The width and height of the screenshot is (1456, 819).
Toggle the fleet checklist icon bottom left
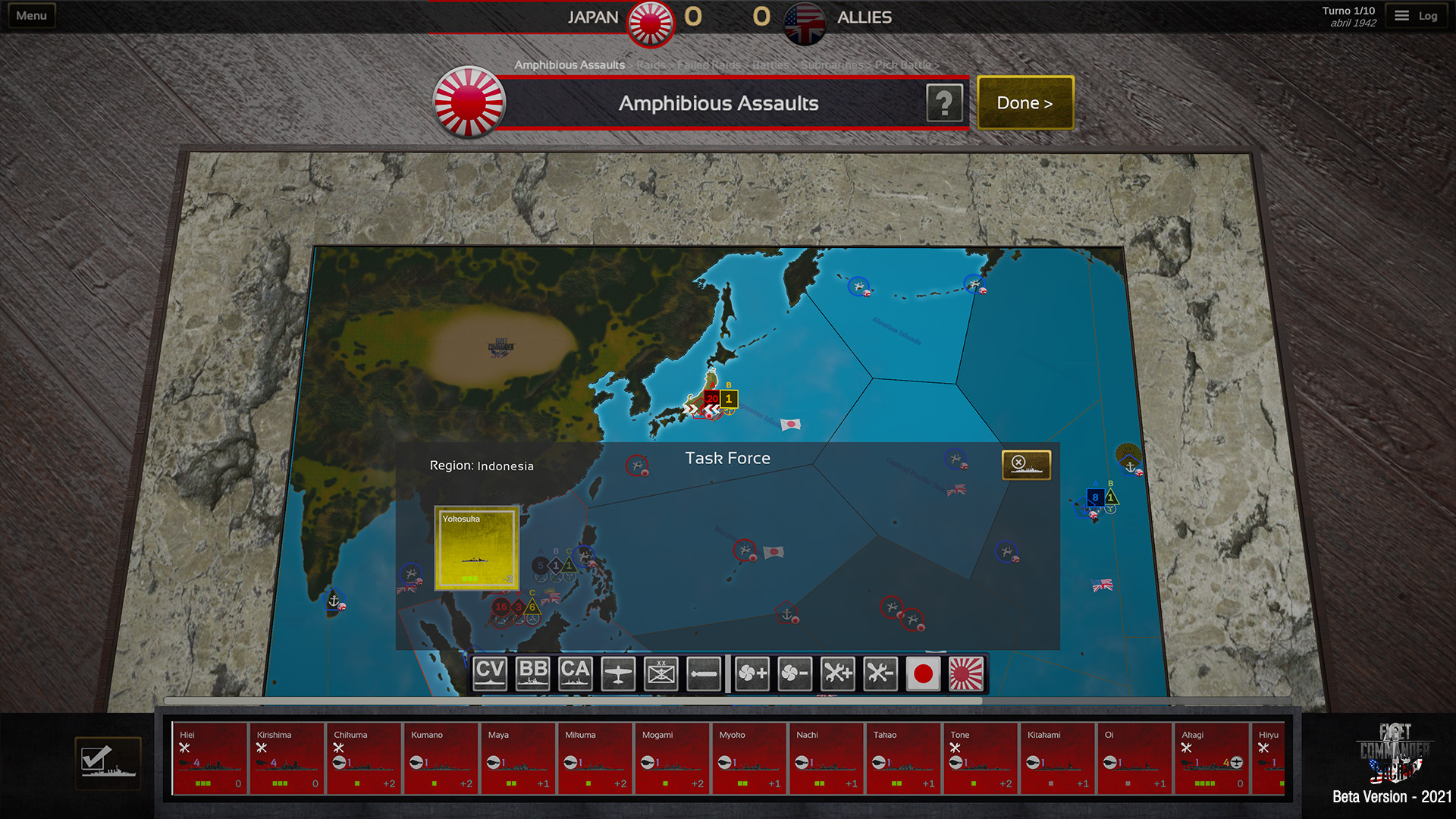point(108,763)
